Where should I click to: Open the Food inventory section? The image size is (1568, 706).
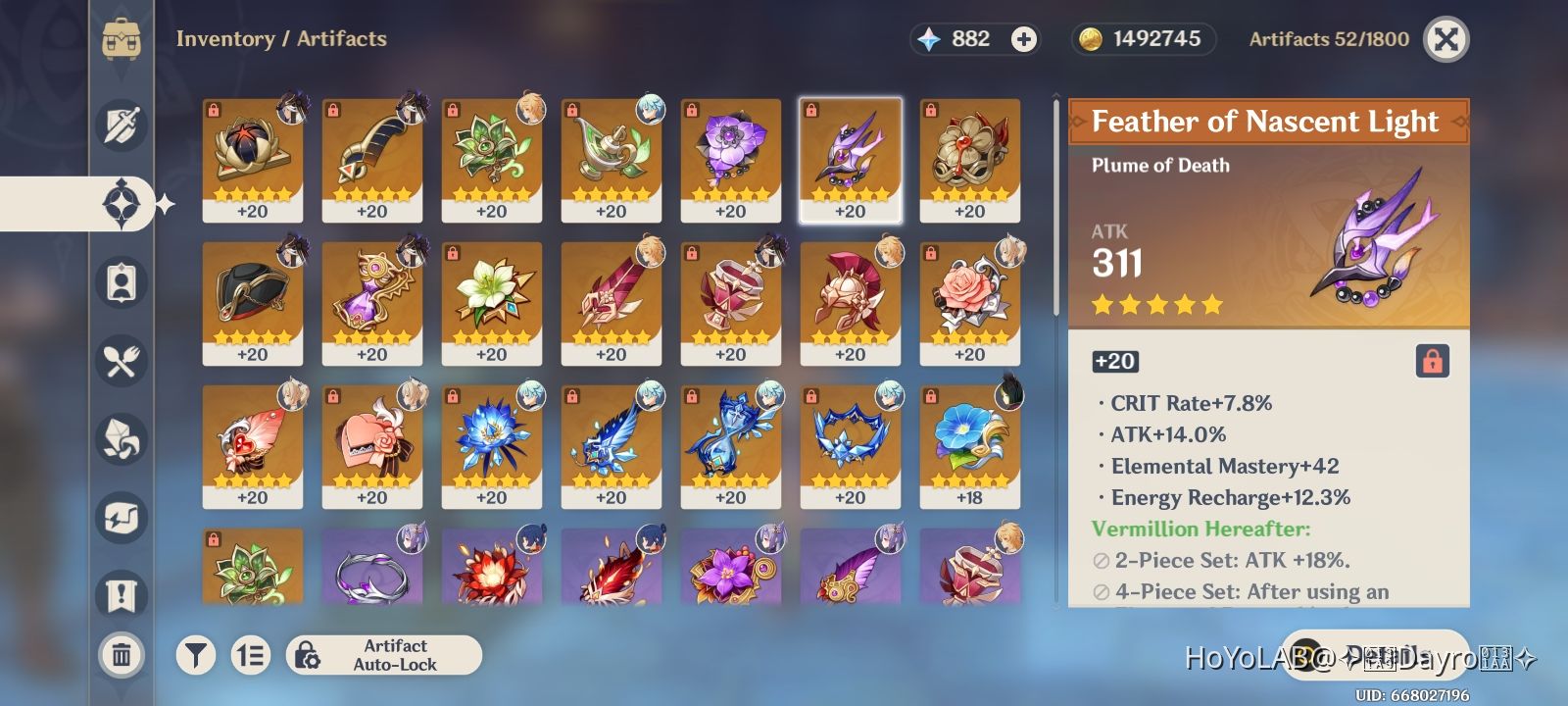click(x=122, y=361)
